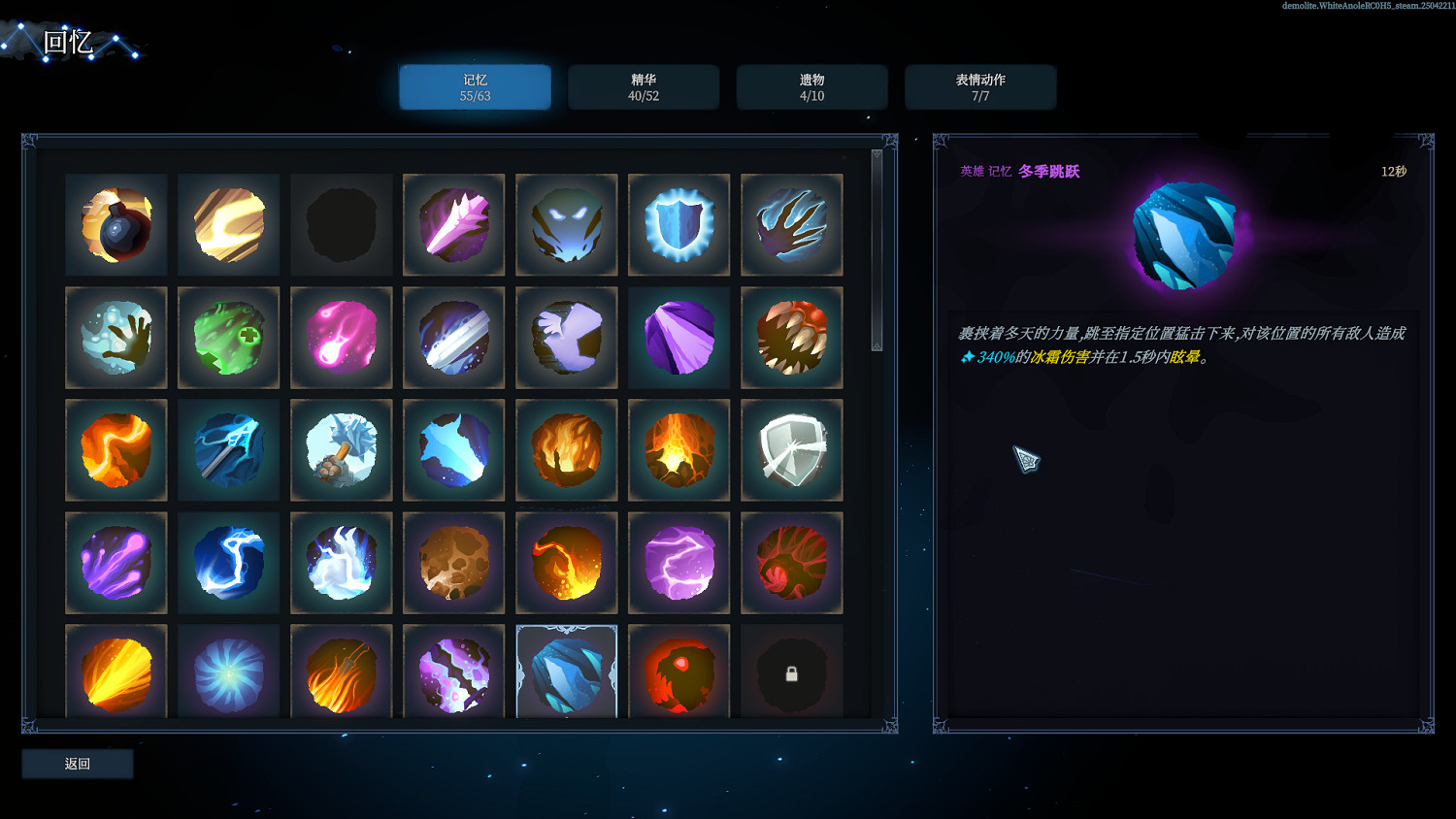Screen dimensions: 1456x819
Task: Select the silver shield memory icon
Action: (791, 450)
